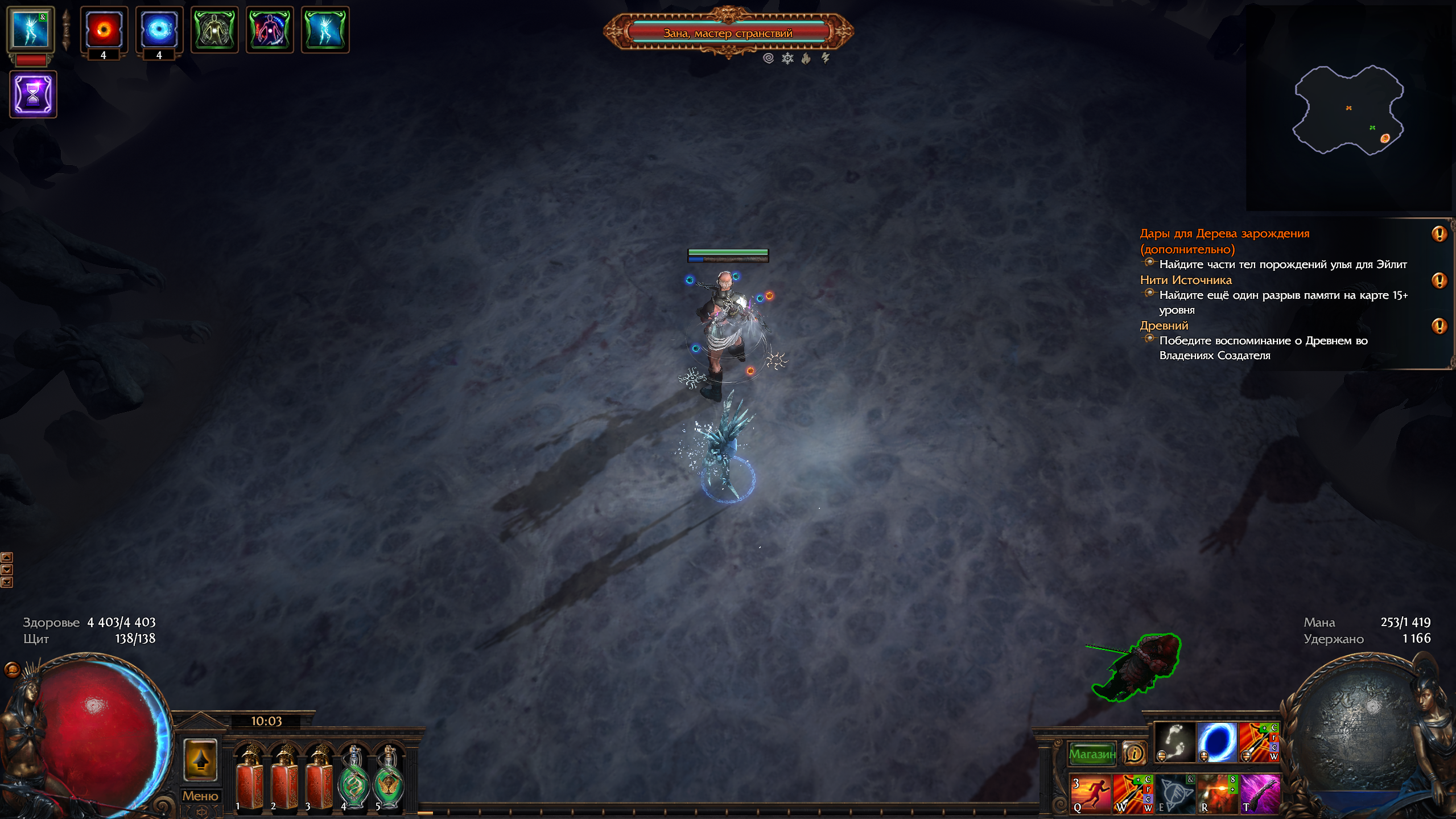
Task: Click the golden arrow level-up button
Action: coord(200,760)
